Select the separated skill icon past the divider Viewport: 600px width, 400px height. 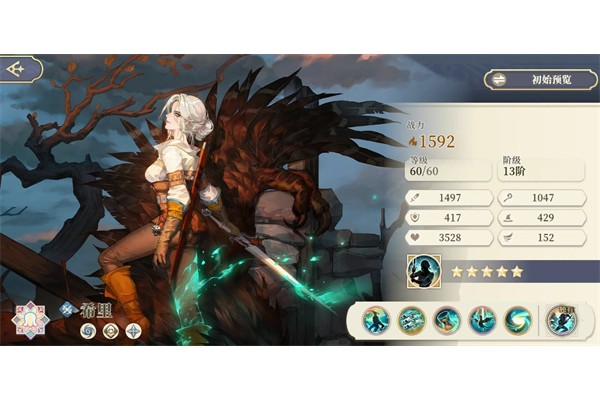click(562, 320)
